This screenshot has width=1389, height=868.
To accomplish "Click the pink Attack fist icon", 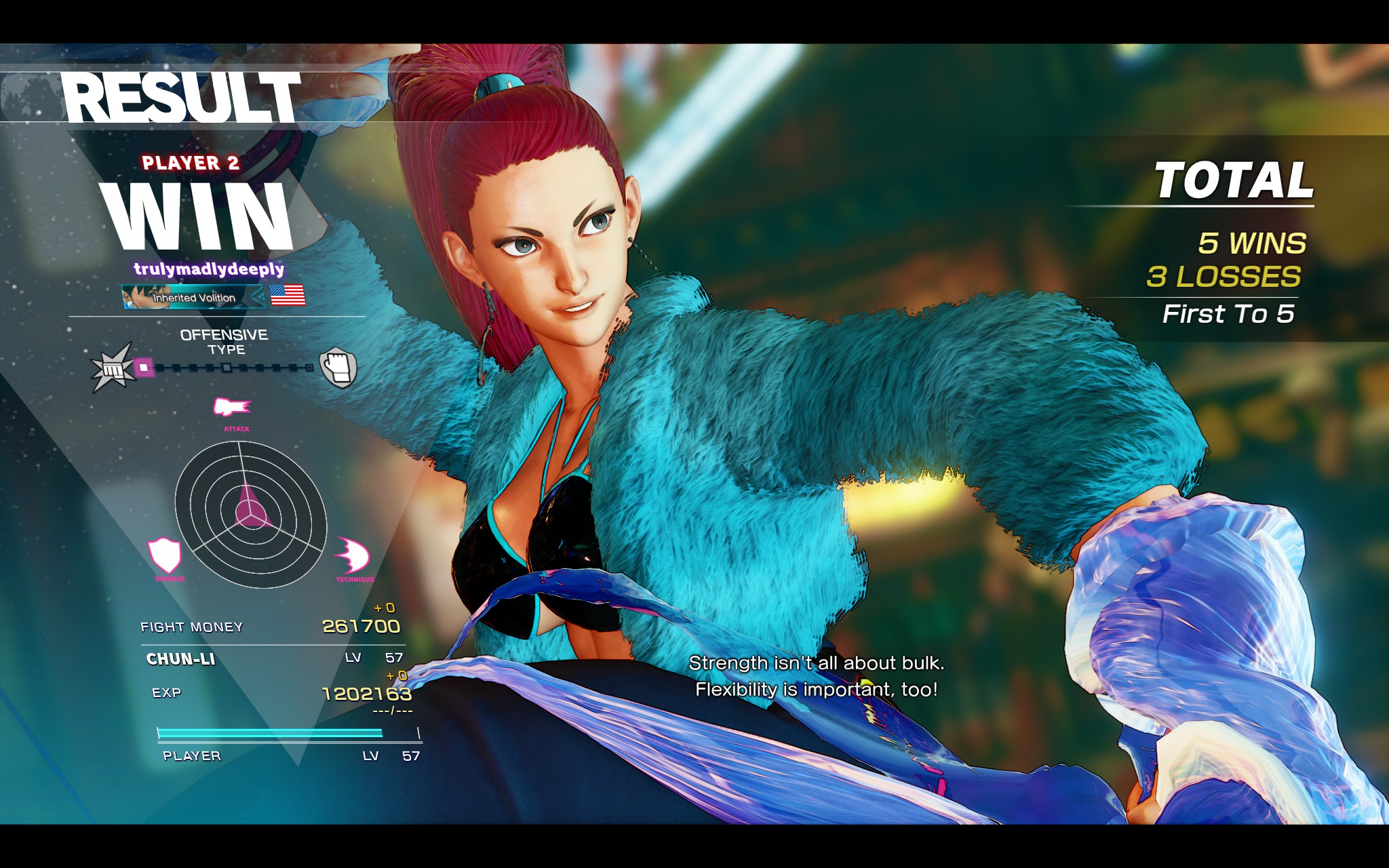I will coord(232,407).
